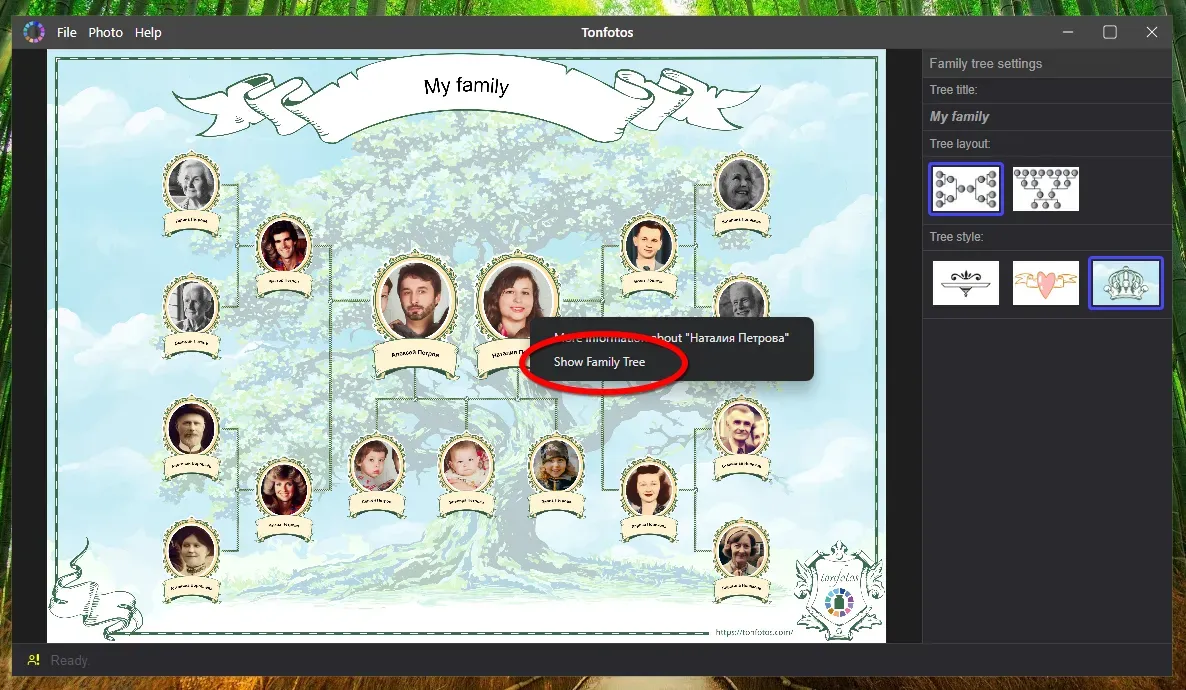Select the green crown tree style

[1125, 283]
